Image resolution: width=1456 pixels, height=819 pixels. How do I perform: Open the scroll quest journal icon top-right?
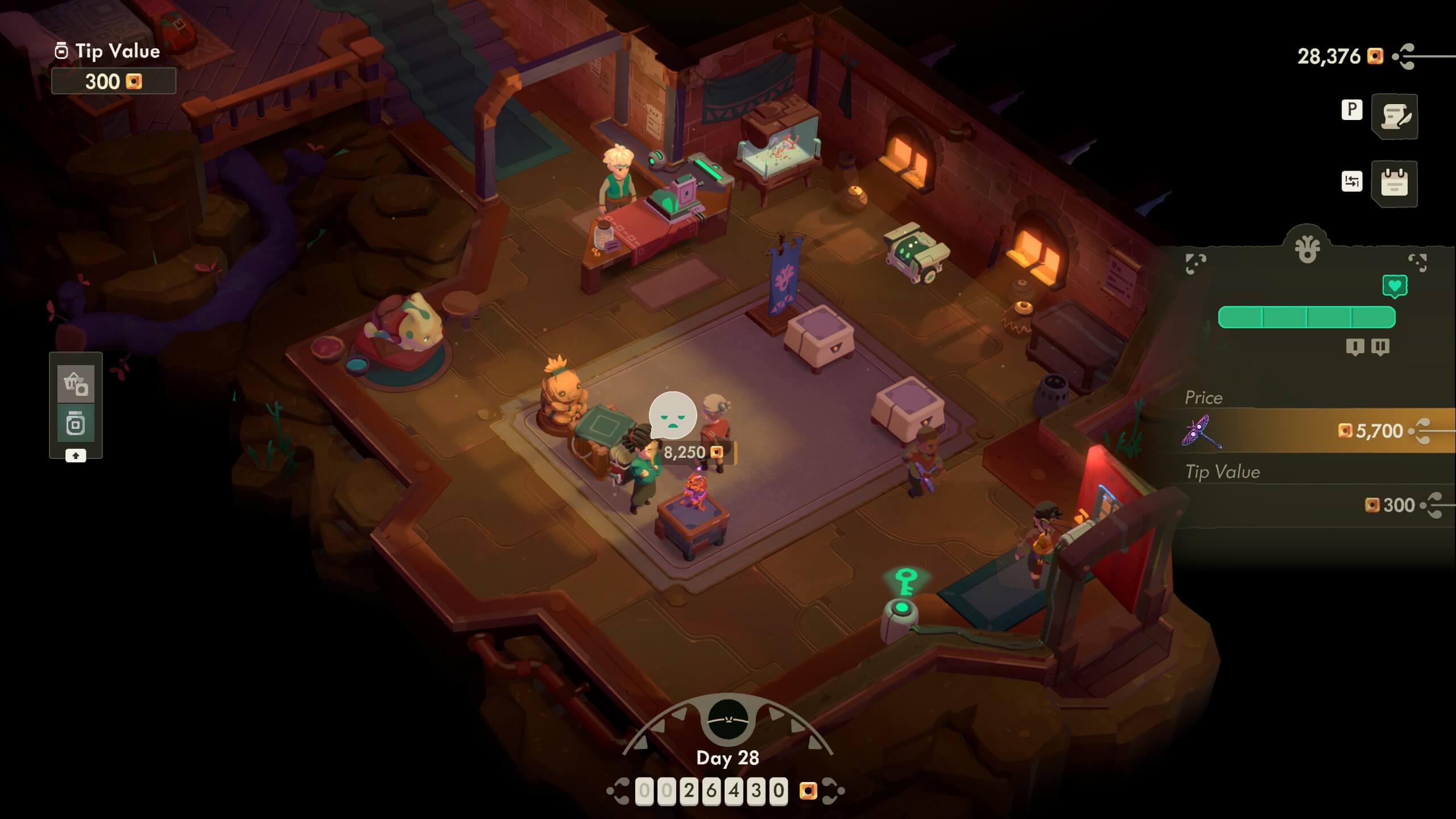pos(1395,116)
